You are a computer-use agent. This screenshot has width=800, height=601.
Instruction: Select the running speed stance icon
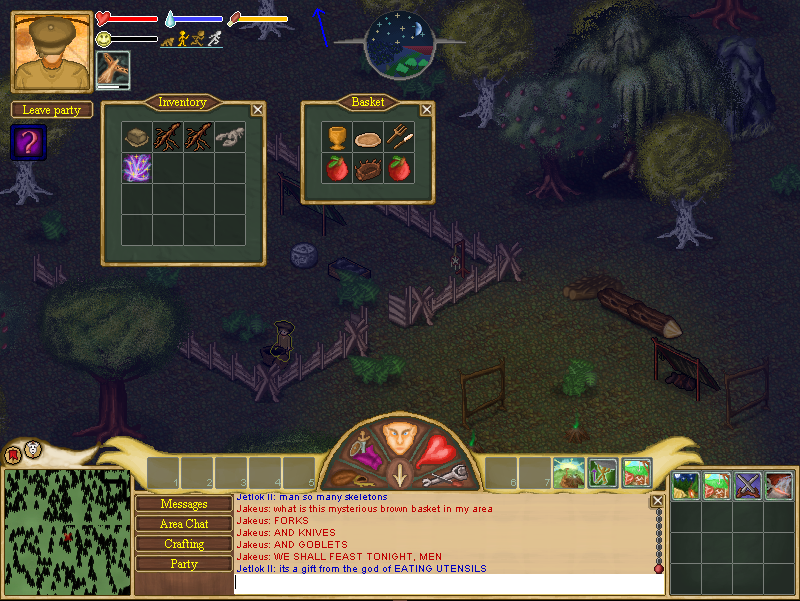(x=214, y=39)
